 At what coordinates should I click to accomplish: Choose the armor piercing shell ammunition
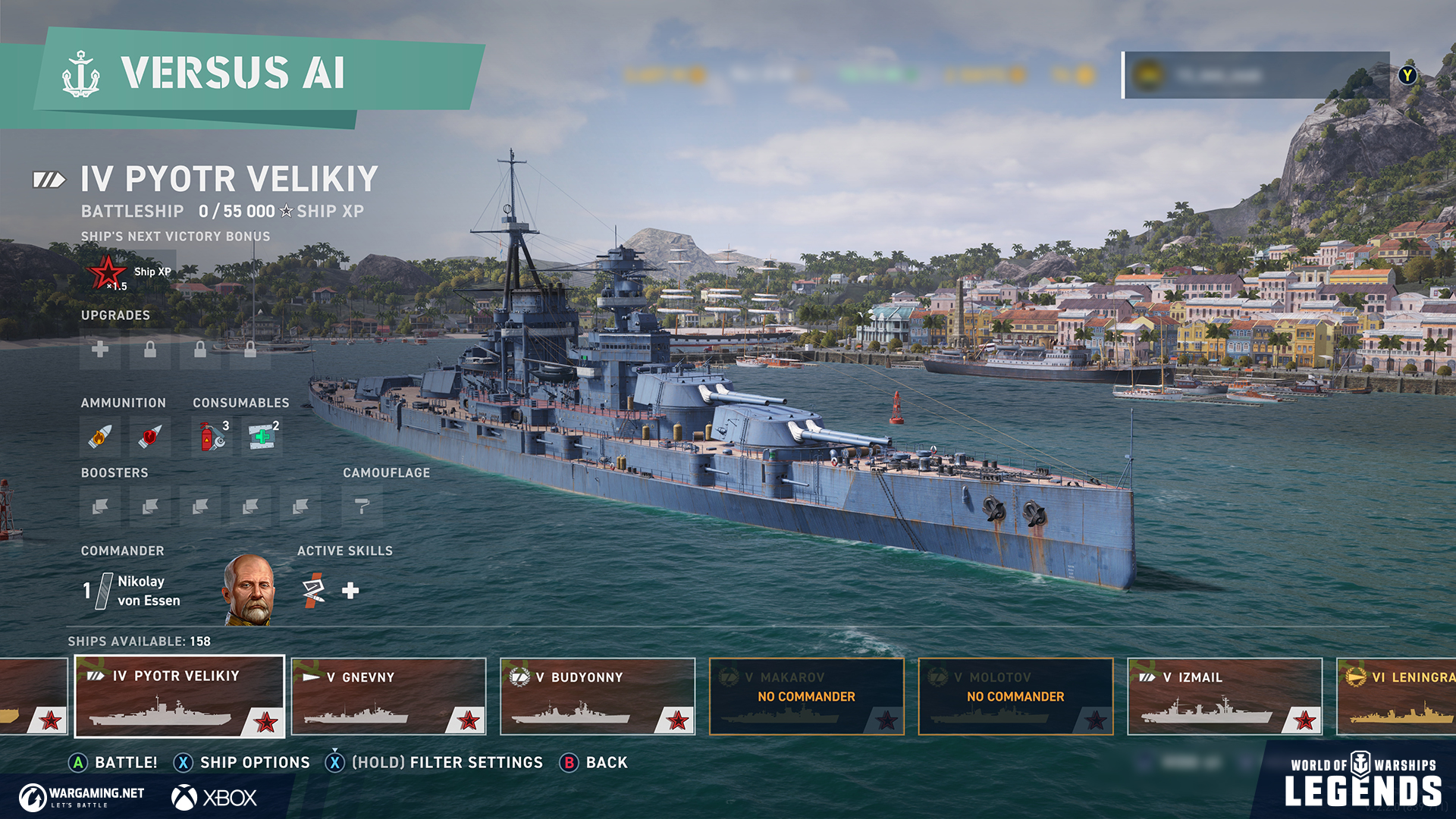coord(150,437)
